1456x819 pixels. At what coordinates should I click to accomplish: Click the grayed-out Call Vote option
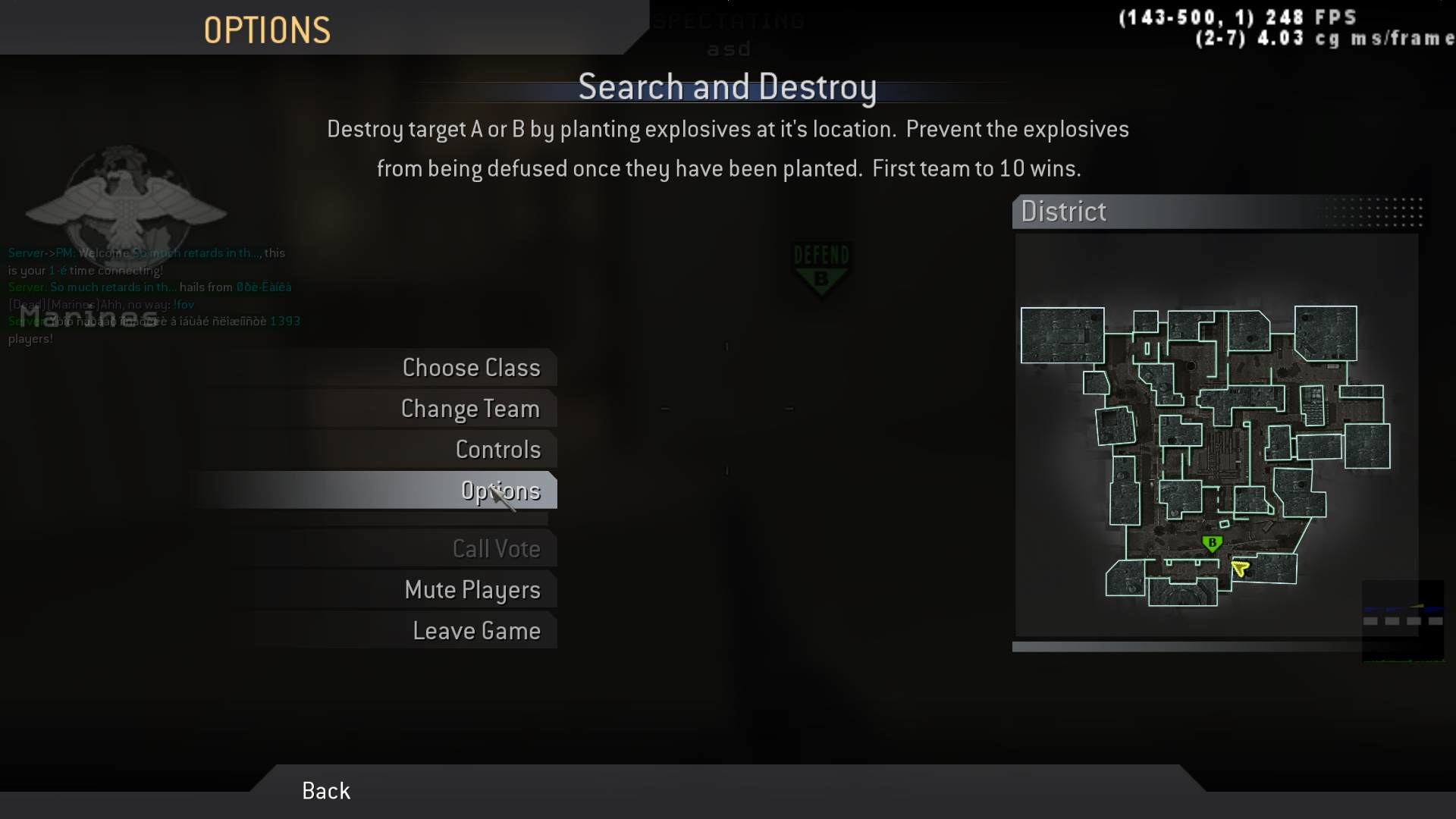(x=497, y=548)
